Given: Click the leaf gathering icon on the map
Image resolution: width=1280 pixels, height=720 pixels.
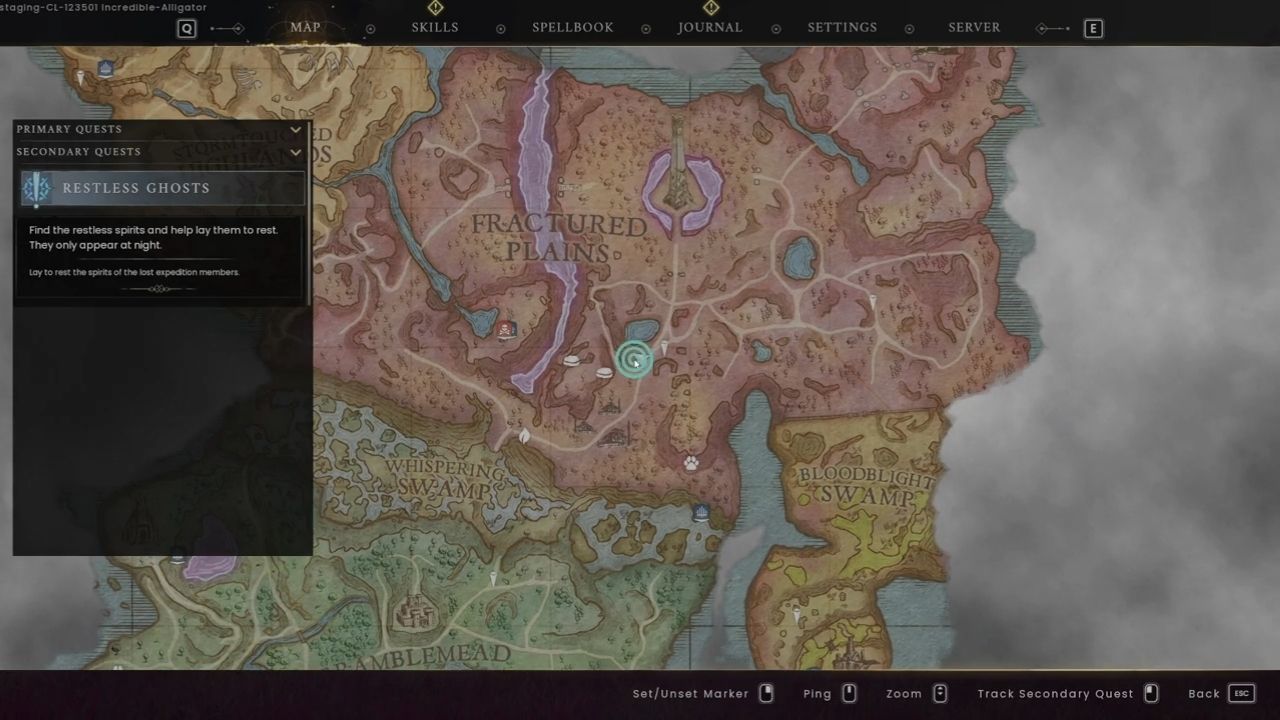Looking at the screenshot, I should tap(523, 436).
